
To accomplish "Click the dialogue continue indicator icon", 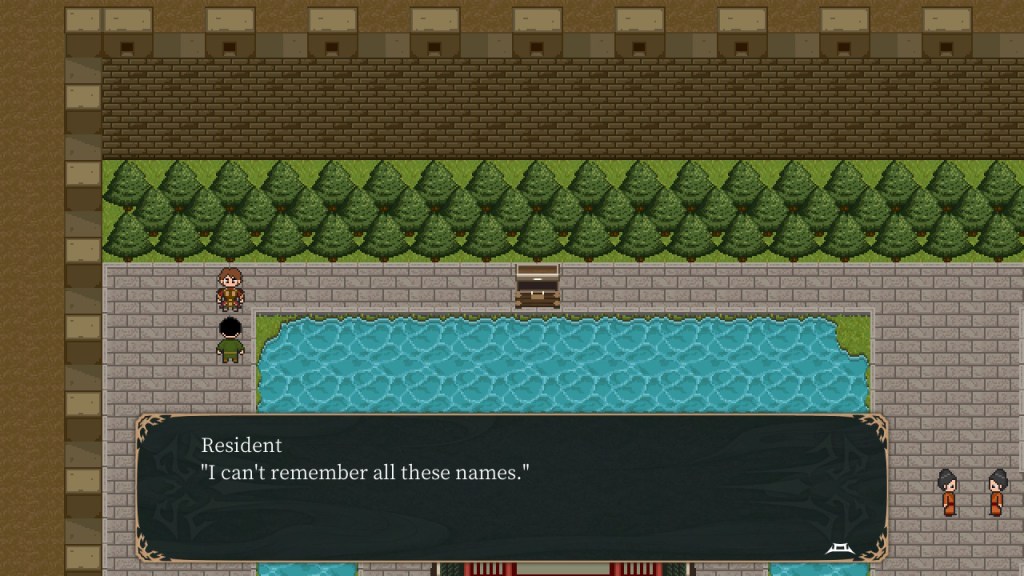I will [838, 547].
